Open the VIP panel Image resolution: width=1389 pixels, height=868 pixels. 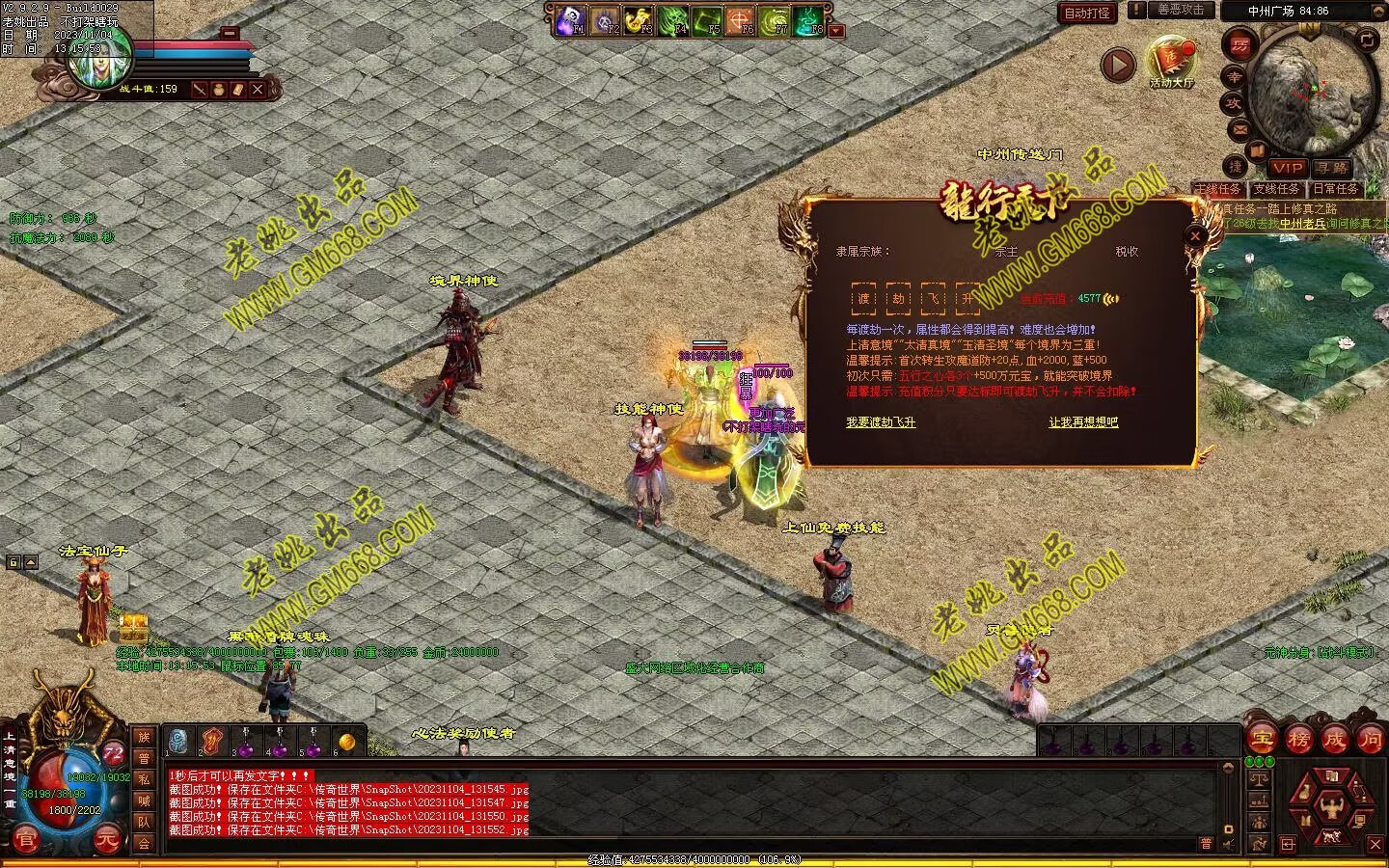(1287, 168)
